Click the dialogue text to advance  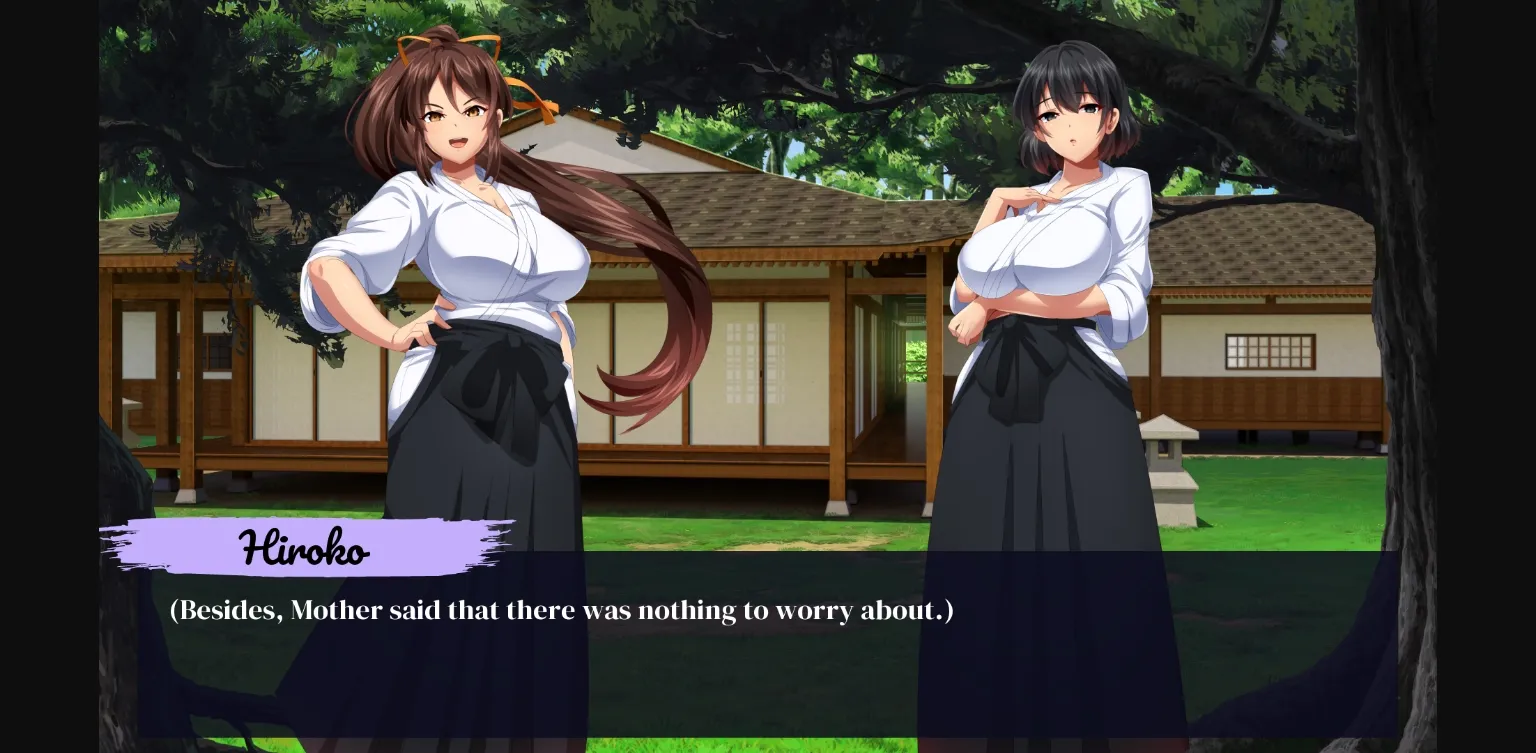pos(560,610)
